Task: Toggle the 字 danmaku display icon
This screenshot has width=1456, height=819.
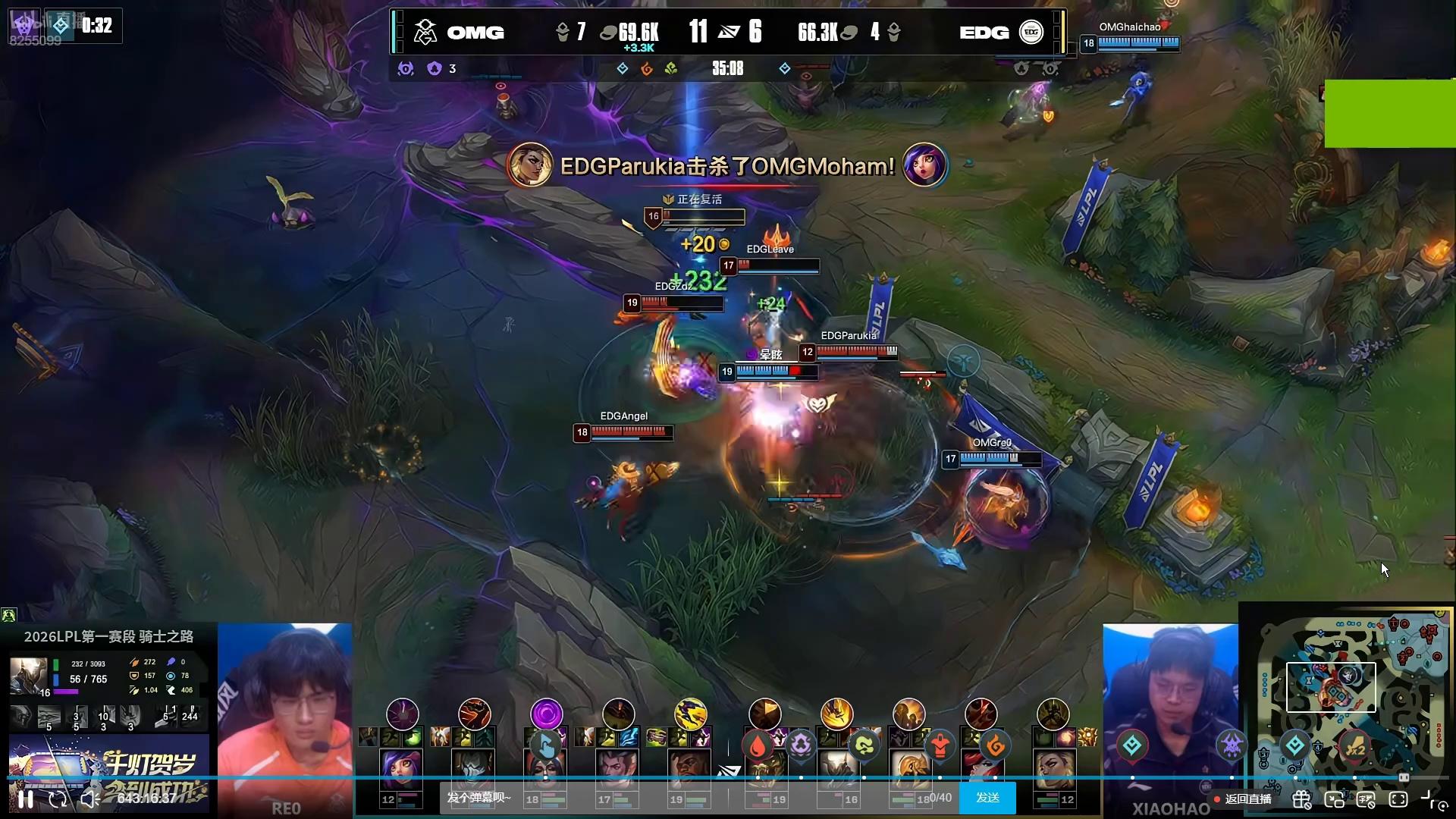Action: click(1366, 799)
